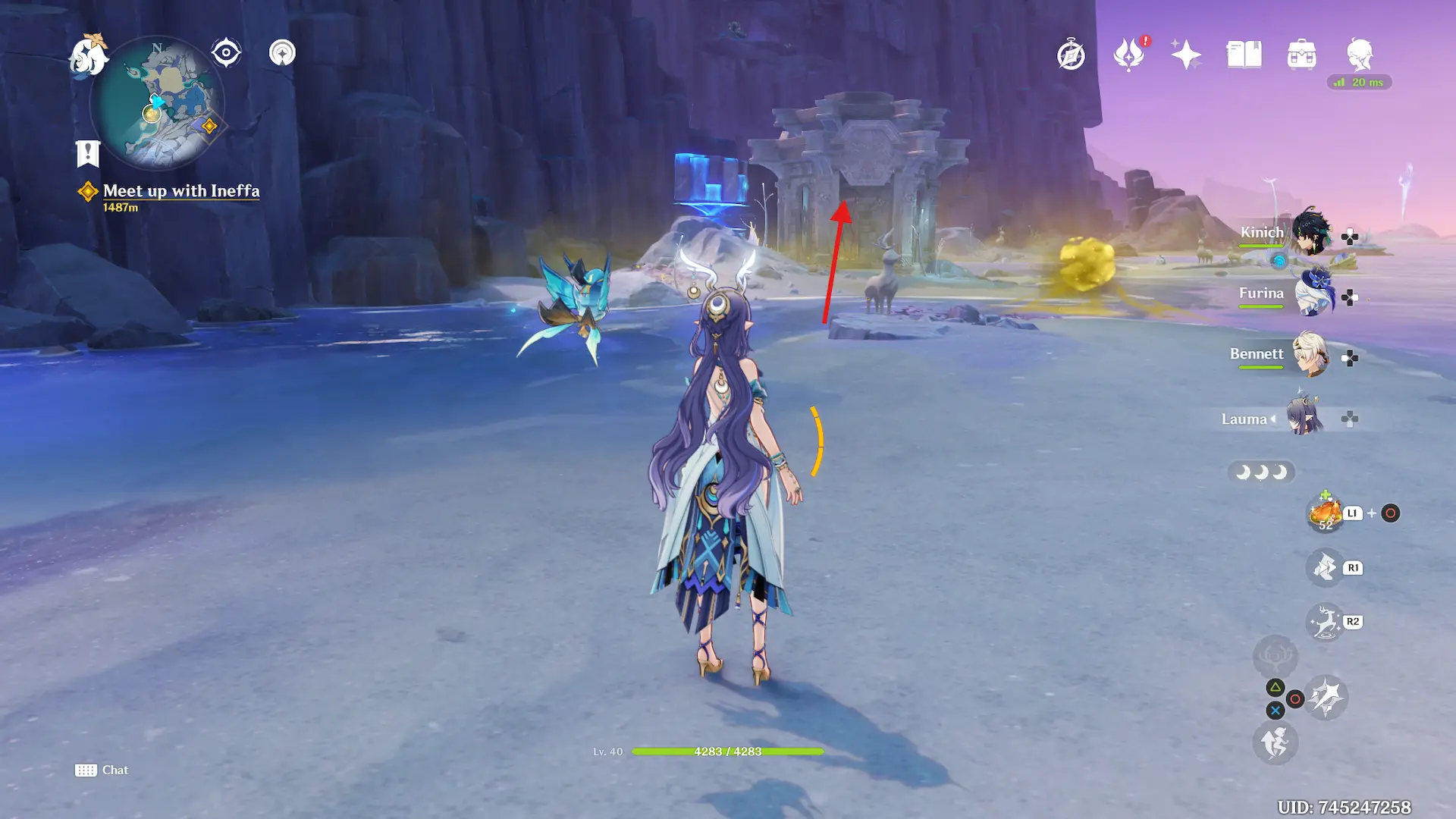Switch to party member Furina
The width and height of the screenshot is (1456, 819).
[1310, 293]
